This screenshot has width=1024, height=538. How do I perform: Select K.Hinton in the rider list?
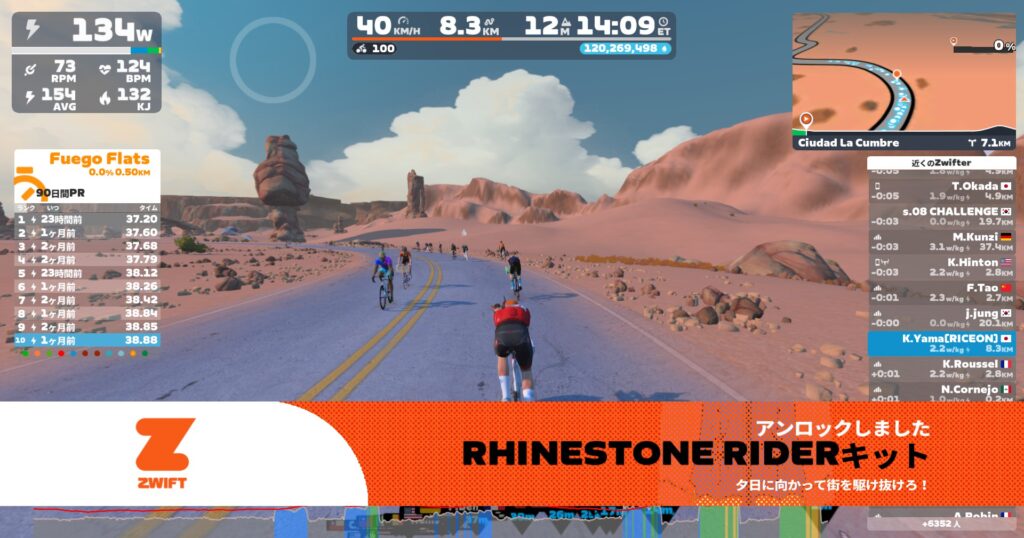[x=941, y=267]
